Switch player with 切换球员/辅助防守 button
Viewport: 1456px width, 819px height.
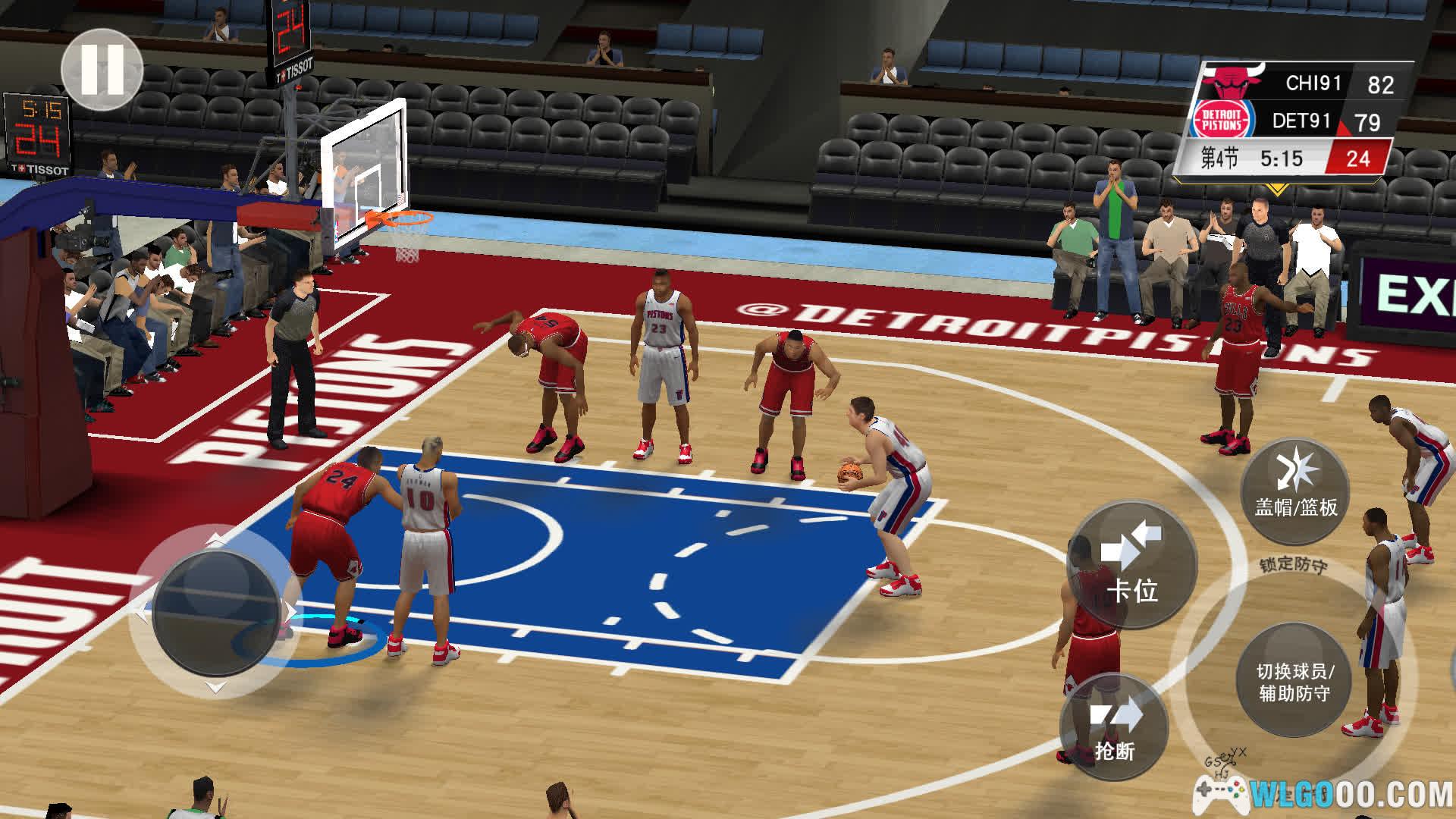(x=1294, y=680)
